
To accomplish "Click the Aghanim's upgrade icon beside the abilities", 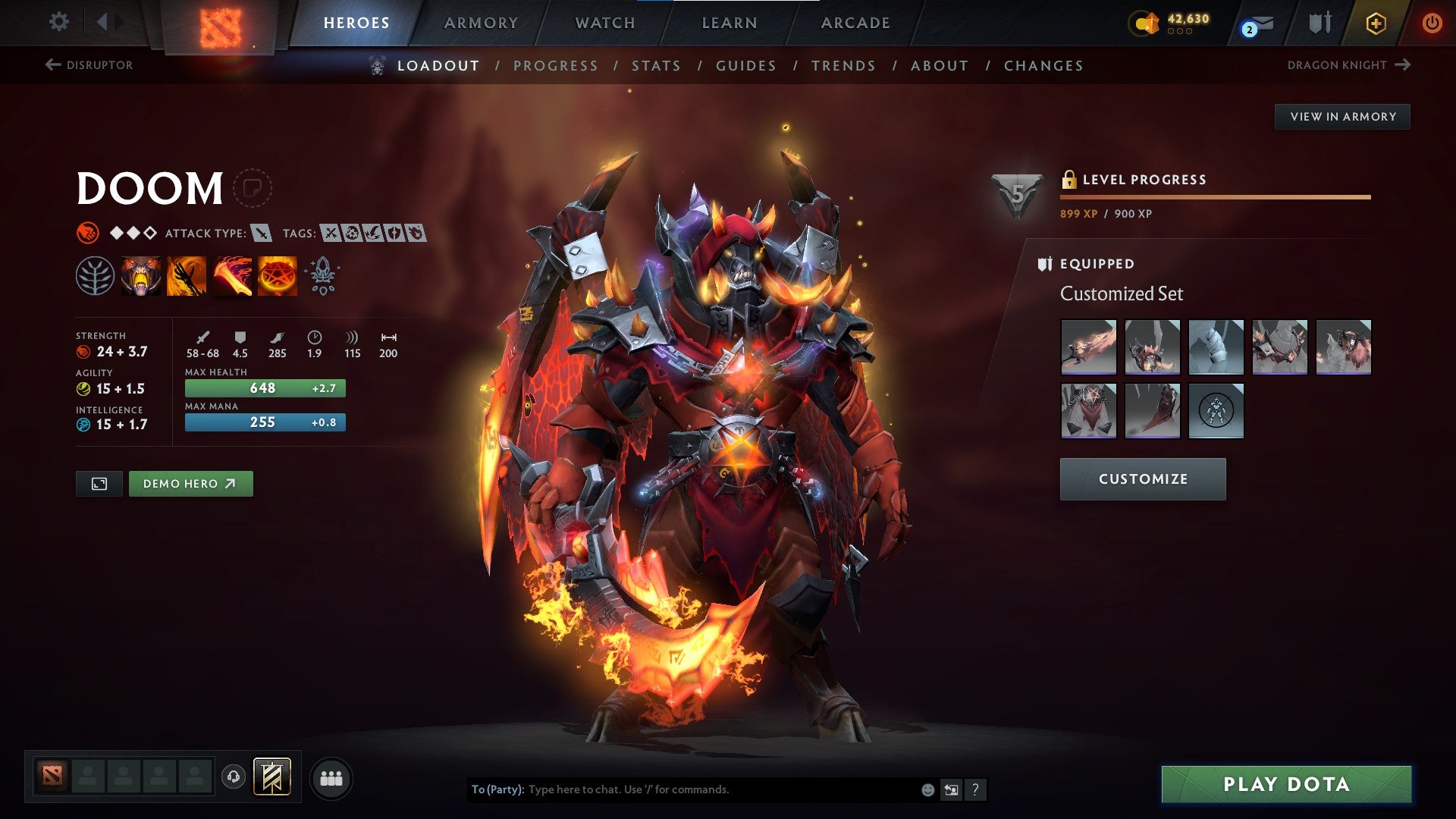I will 322,275.
